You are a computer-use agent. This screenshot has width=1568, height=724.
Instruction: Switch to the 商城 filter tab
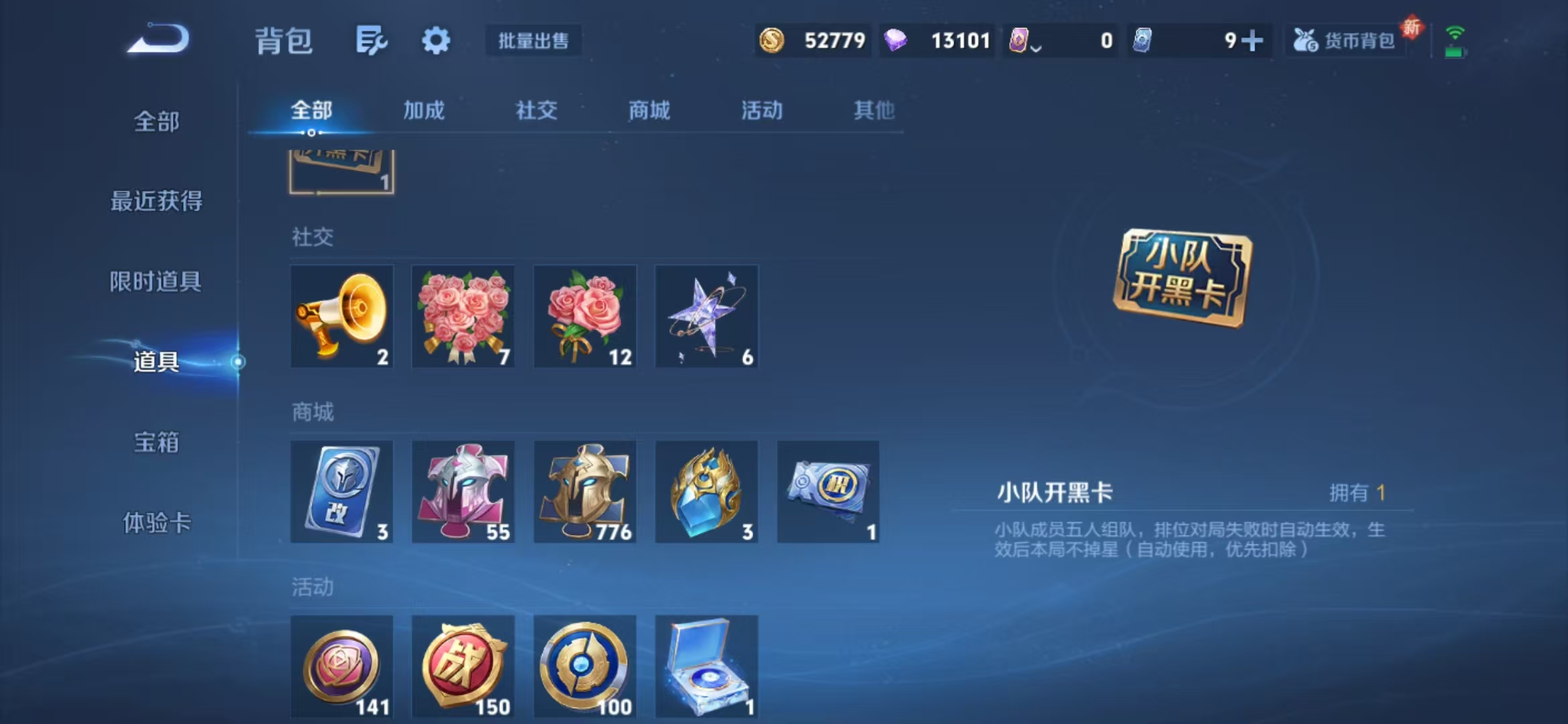click(649, 111)
